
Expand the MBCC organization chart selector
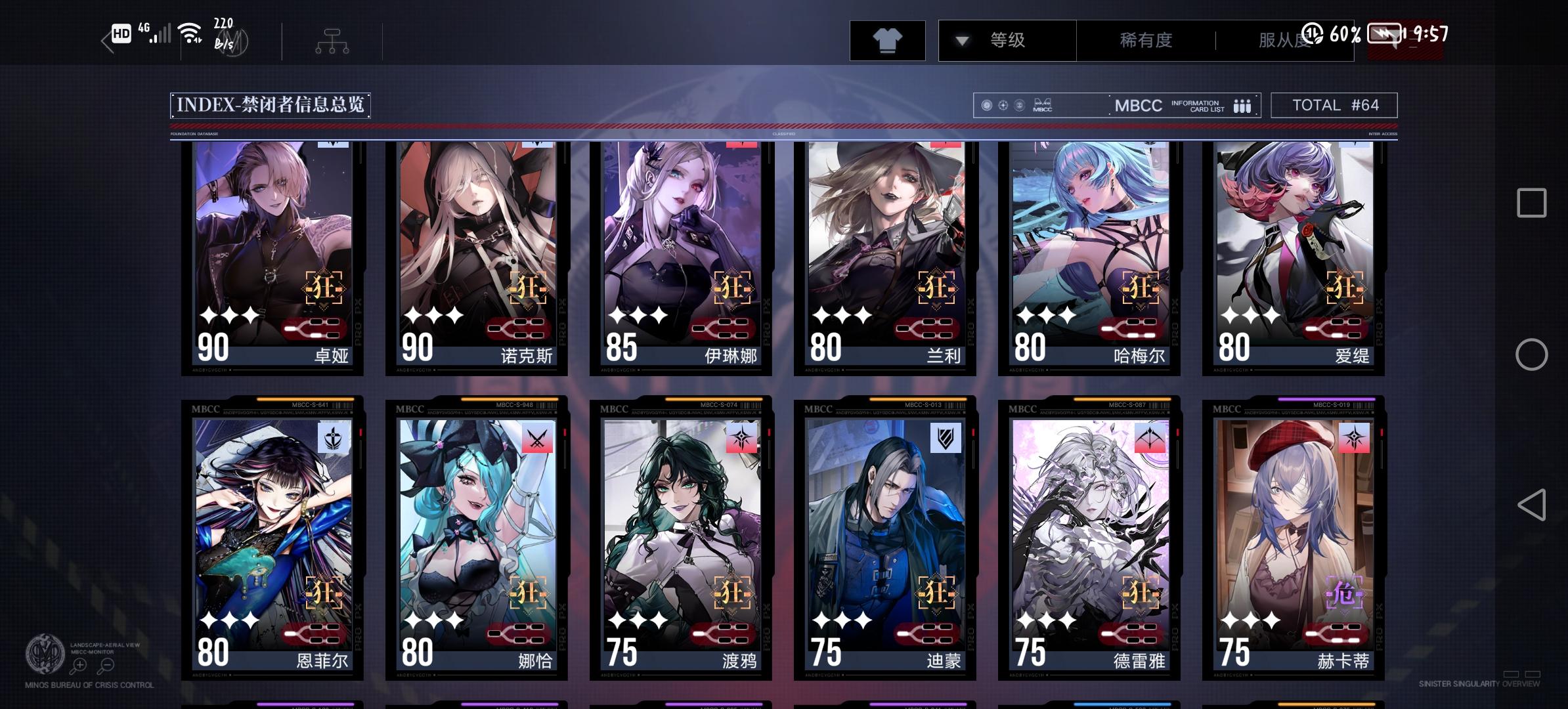pyautogui.click(x=332, y=40)
